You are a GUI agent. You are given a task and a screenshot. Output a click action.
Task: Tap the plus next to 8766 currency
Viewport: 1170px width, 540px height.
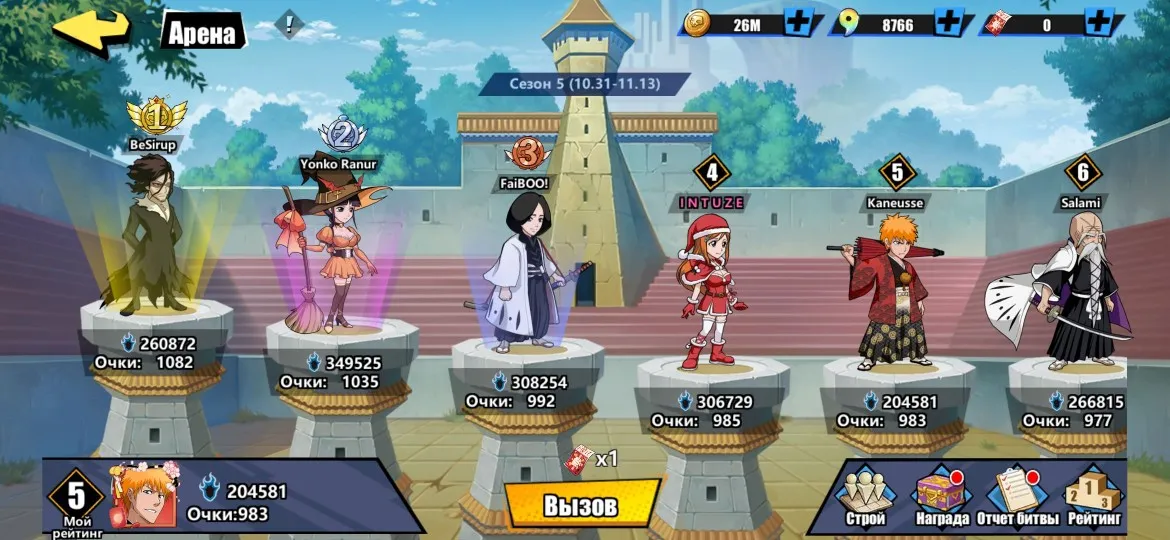[949, 24]
